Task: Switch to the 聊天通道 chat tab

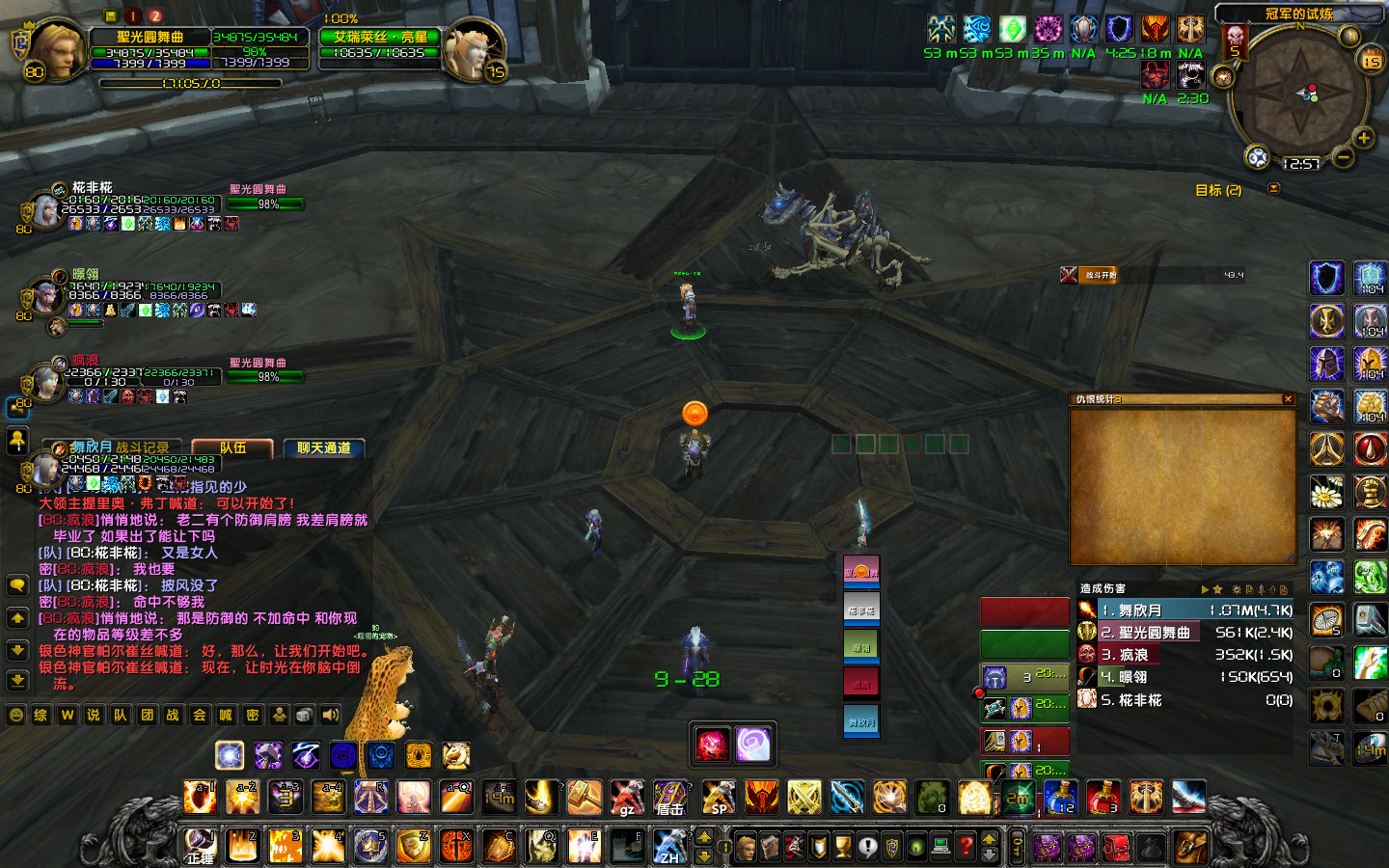Action: click(x=325, y=448)
